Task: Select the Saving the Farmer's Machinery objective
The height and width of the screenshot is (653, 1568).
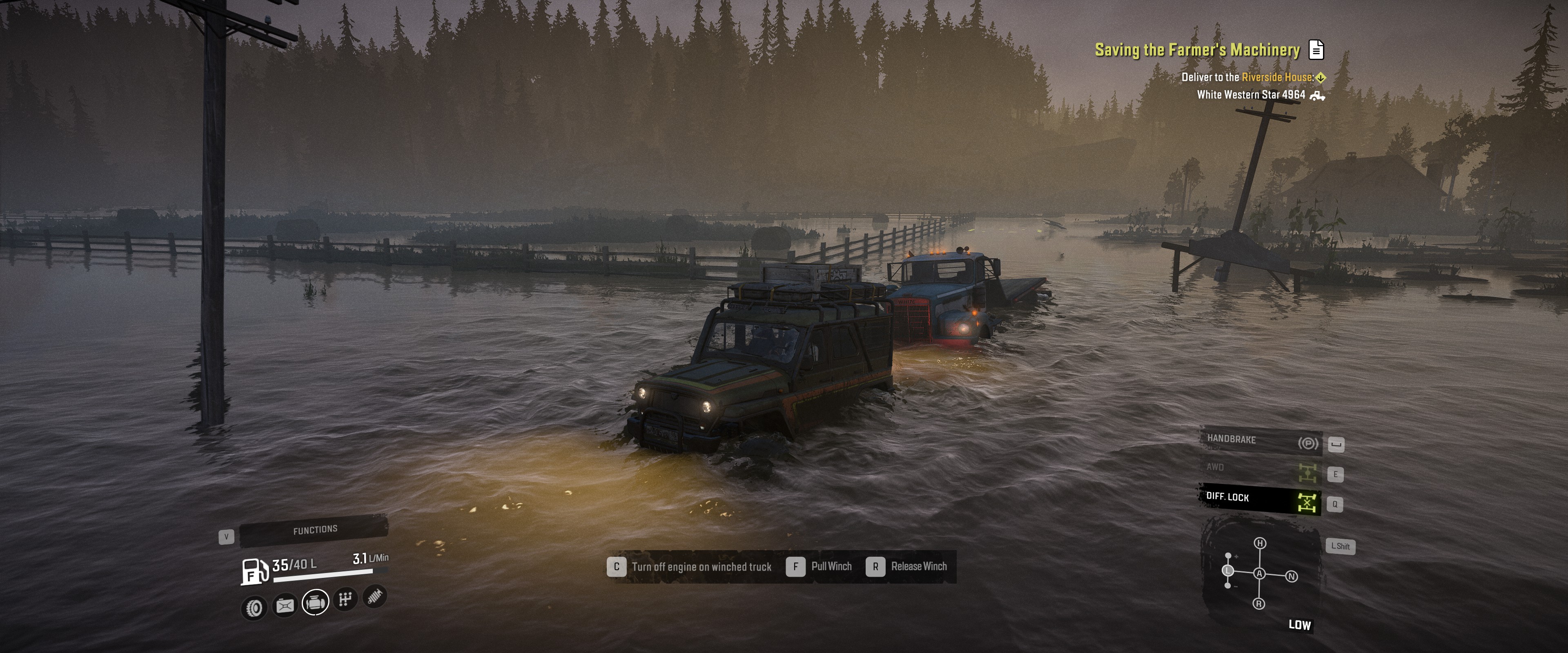Action: click(1197, 50)
